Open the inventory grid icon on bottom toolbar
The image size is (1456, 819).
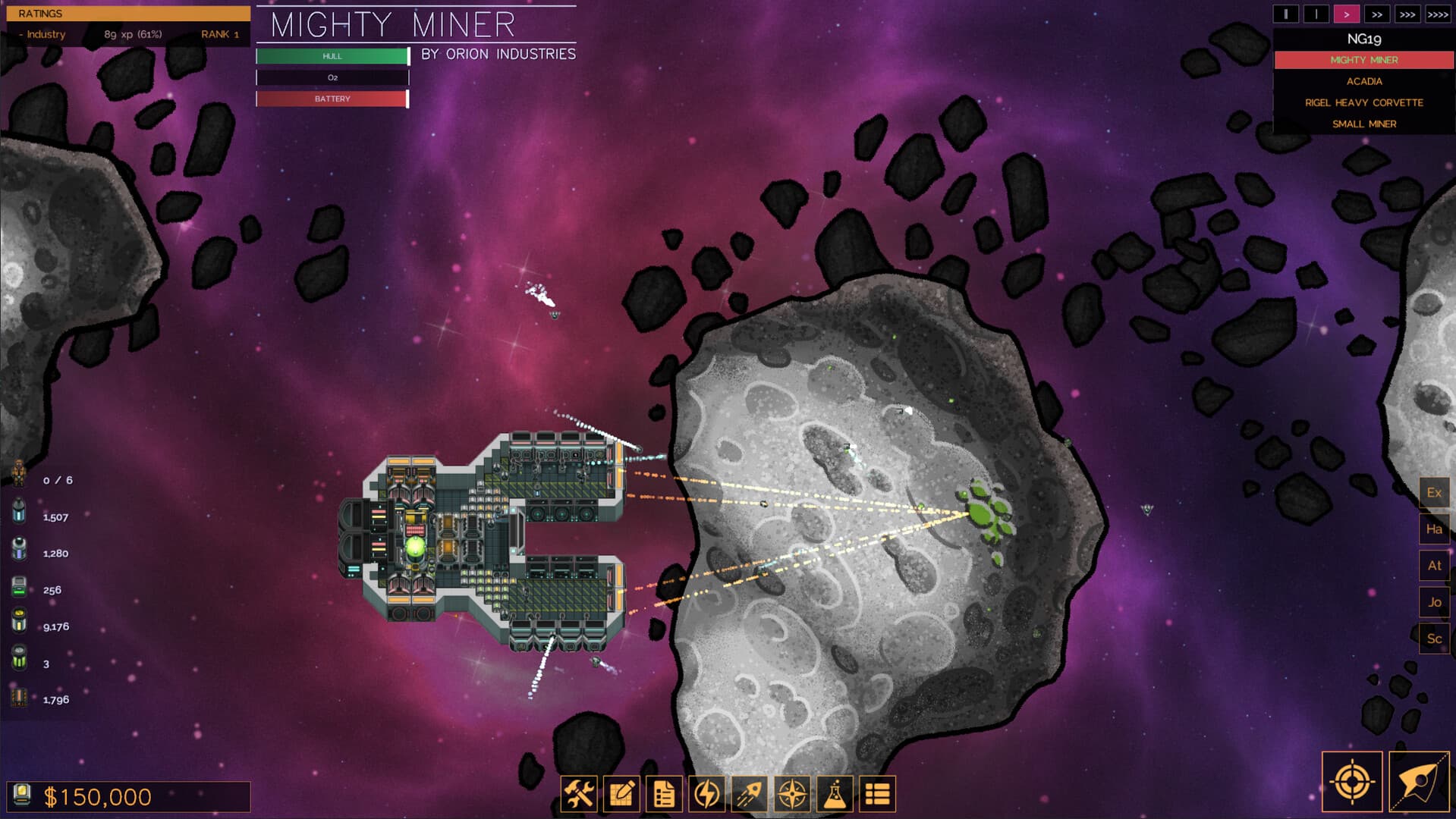click(878, 794)
